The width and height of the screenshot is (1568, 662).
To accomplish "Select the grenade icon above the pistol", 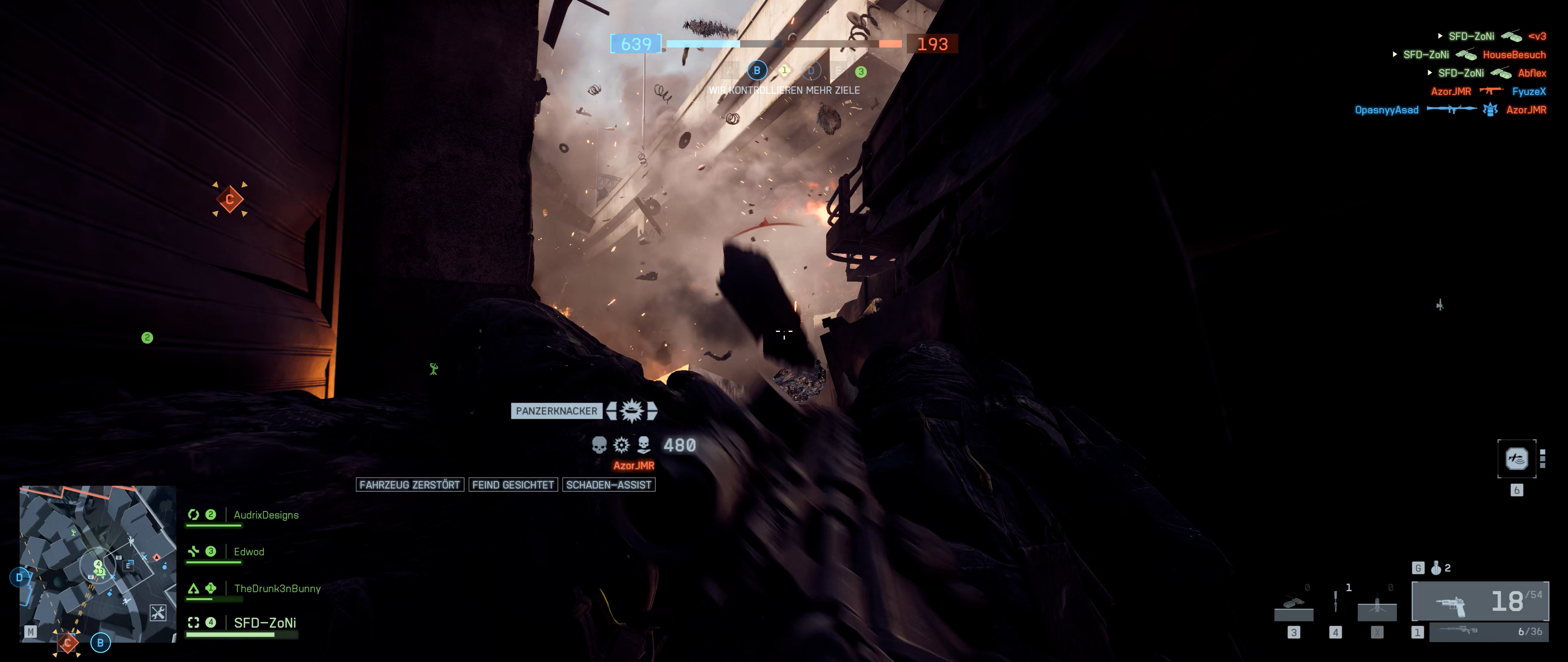I will 1436,568.
